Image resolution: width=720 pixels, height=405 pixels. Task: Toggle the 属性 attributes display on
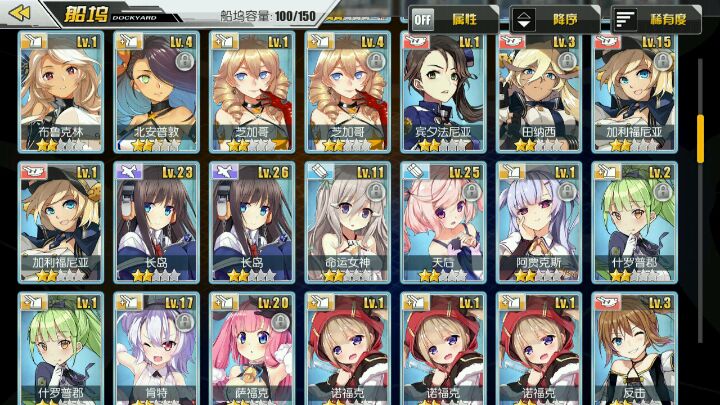tap(454, 19)
